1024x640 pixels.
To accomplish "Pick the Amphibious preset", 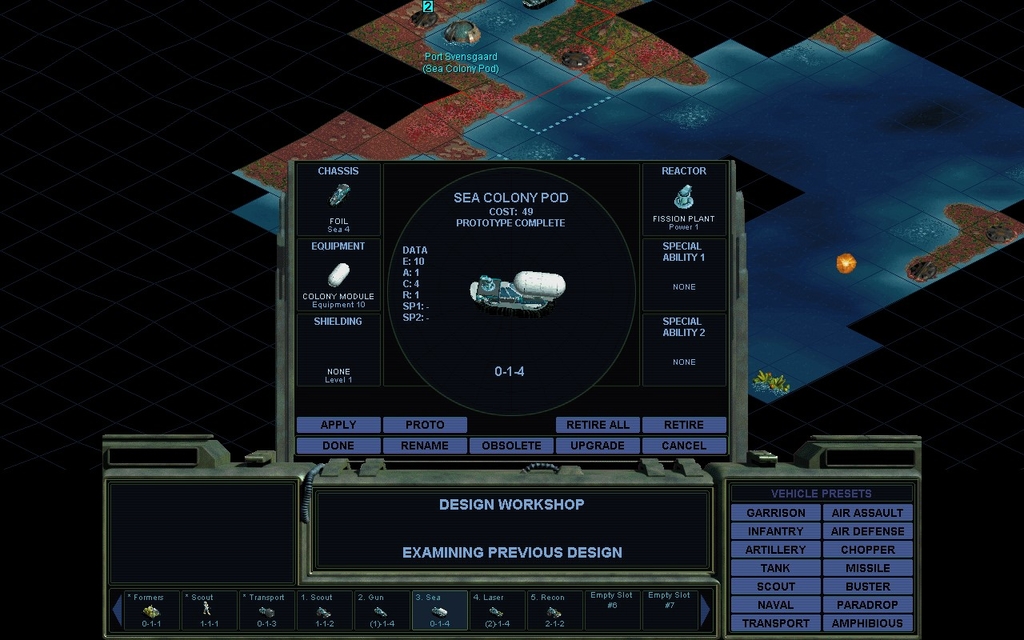I will click(867, 623).
